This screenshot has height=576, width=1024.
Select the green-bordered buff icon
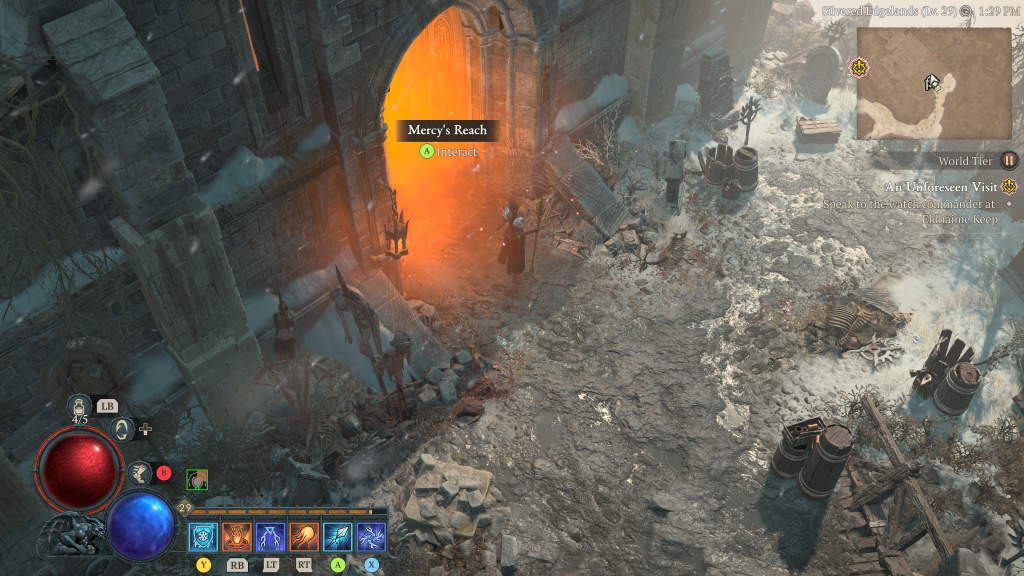(197, 480)
